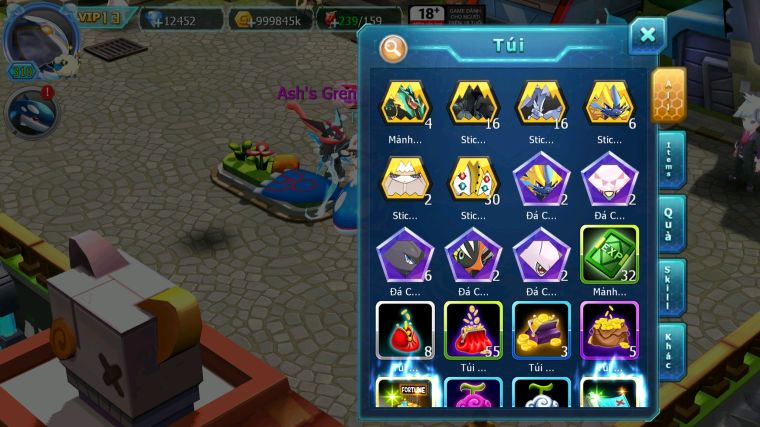This screenshot has height=427, width=760.
Task: Open the Kyogre icon with red alert
Action: tap(30, 112)
